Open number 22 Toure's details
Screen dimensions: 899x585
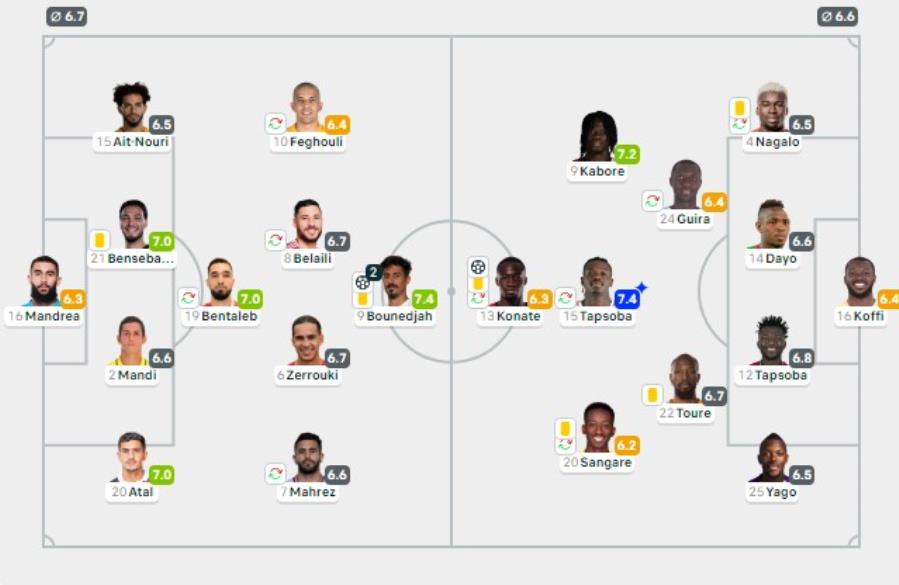[685, 380]
